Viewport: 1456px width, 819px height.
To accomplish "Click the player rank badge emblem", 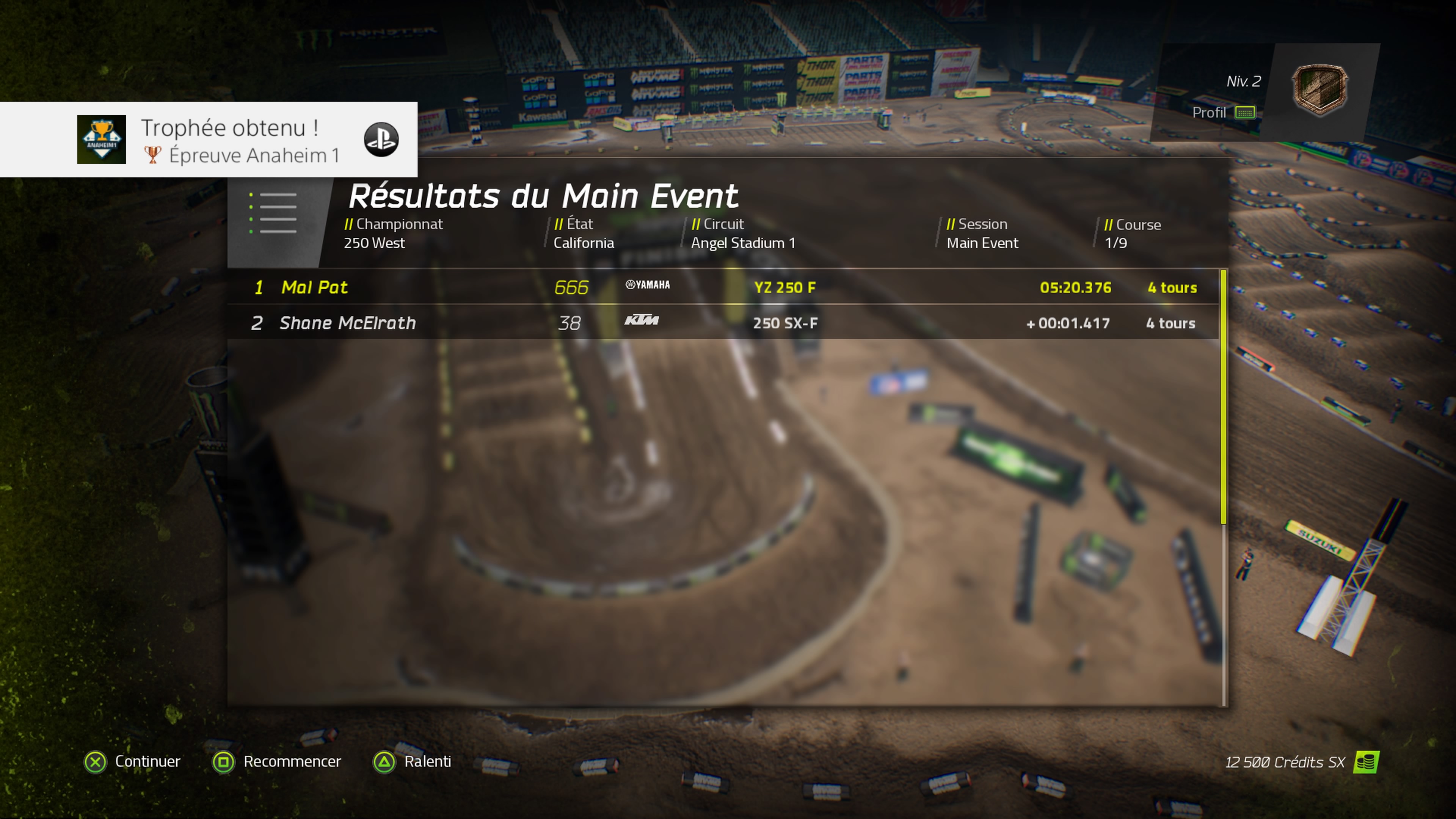I will point(1320,90).
